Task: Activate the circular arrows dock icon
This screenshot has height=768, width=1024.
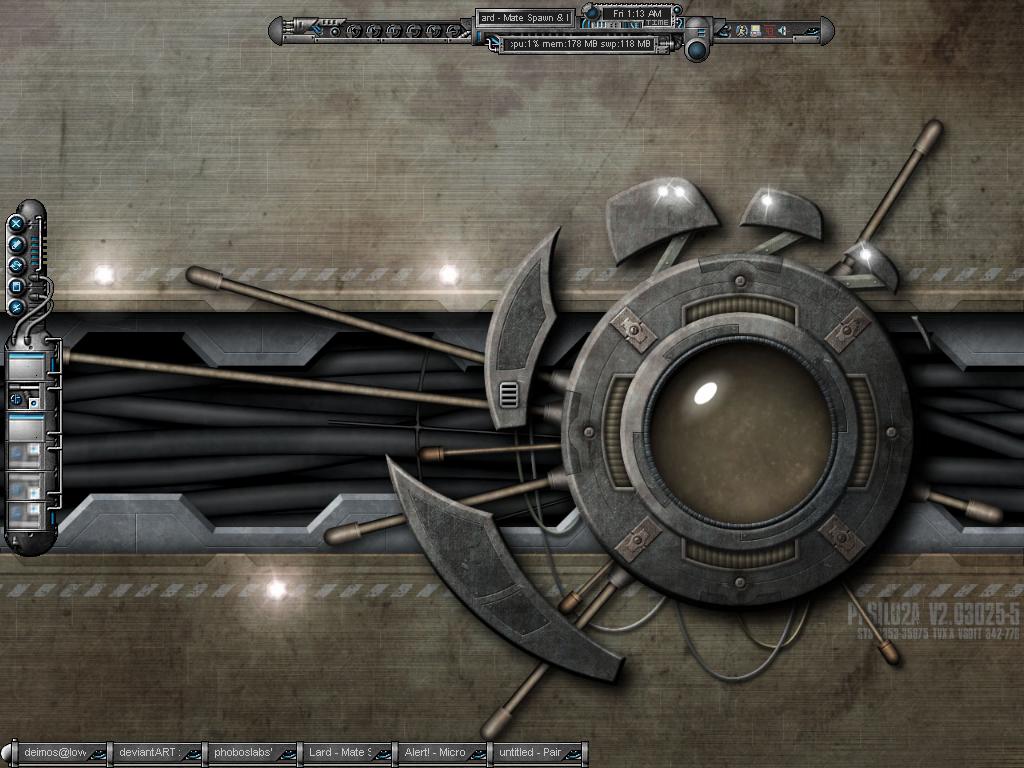Action: [17, 265]
